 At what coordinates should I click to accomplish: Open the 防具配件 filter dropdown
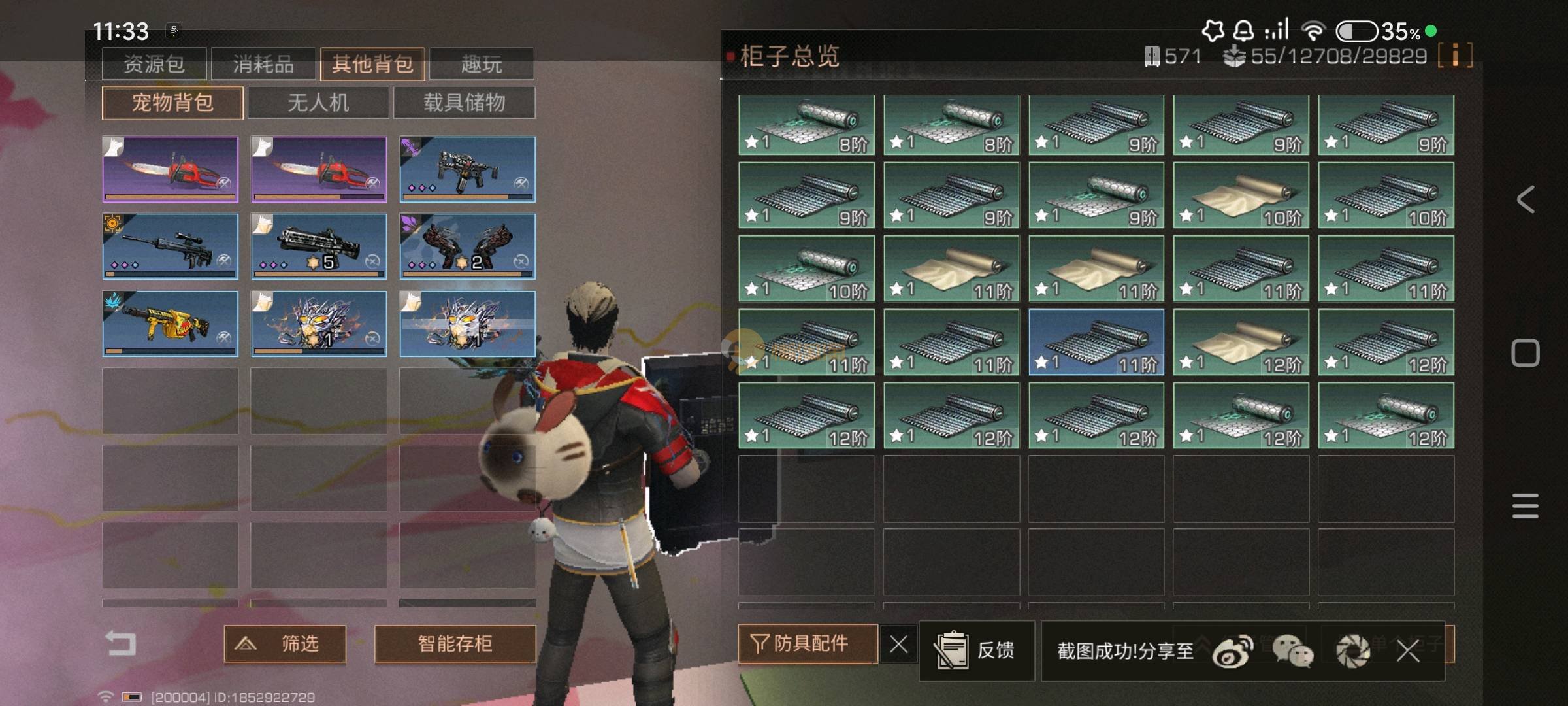tap(808, 644)
